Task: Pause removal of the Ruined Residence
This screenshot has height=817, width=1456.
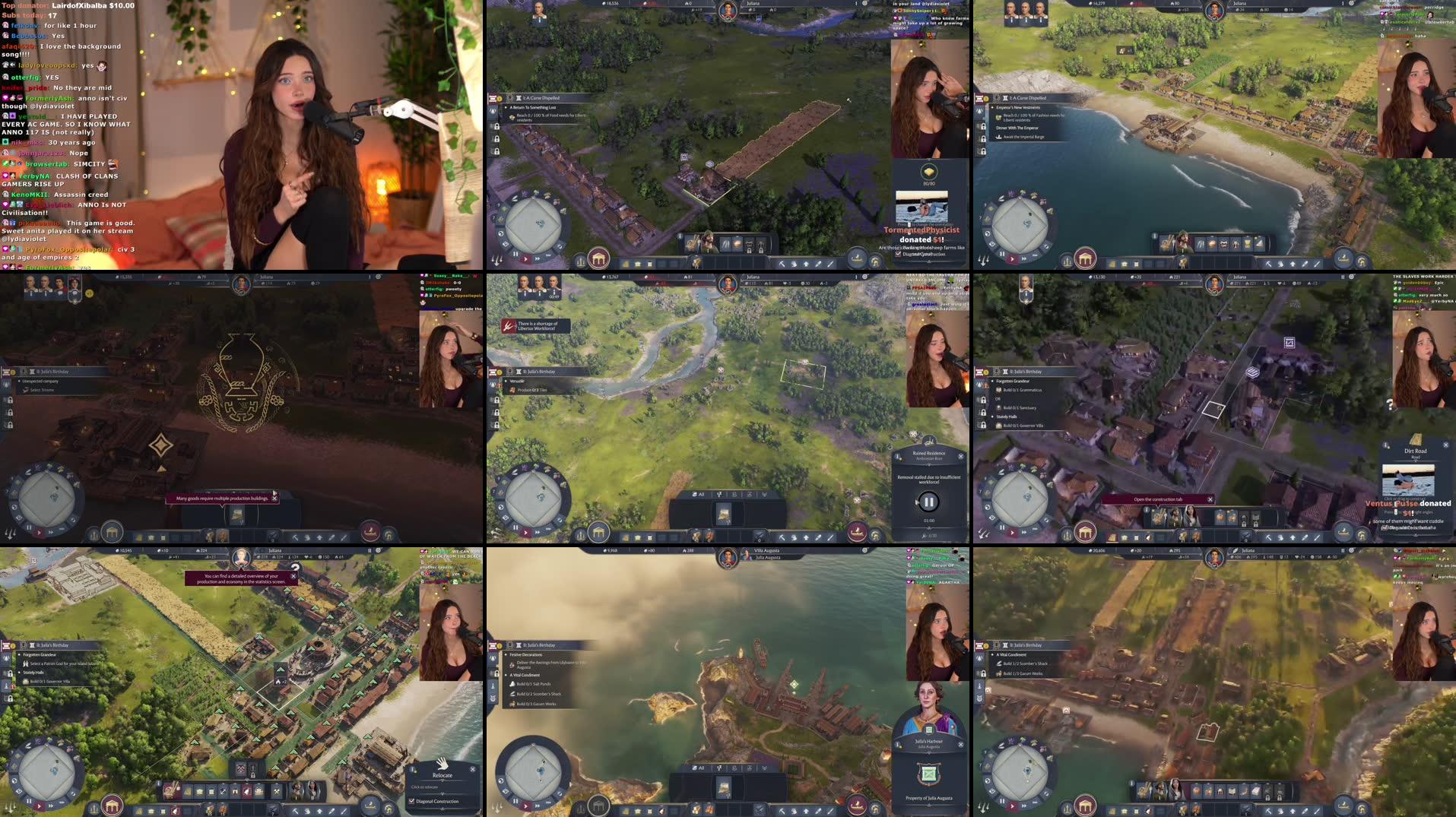Action: point(928,502)
